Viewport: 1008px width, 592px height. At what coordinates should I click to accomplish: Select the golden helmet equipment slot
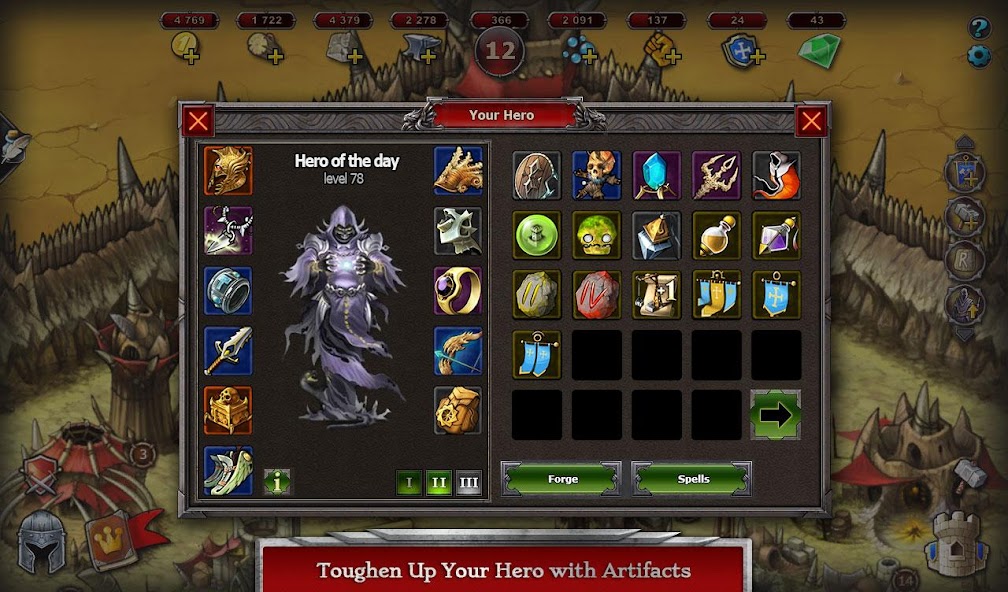pyautogui.click(x=228, y=171)
